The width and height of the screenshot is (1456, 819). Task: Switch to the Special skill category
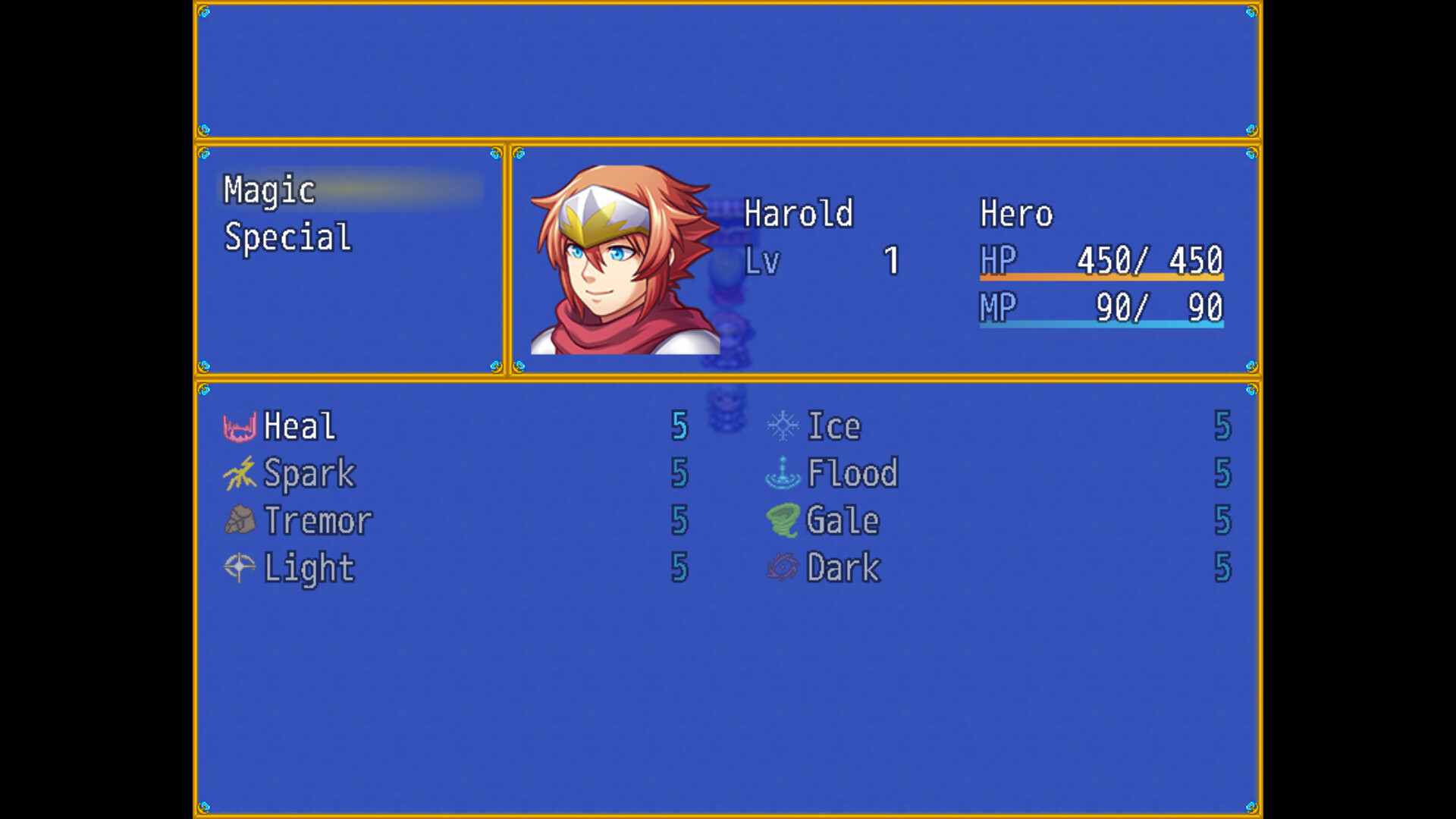click(287, 237)
